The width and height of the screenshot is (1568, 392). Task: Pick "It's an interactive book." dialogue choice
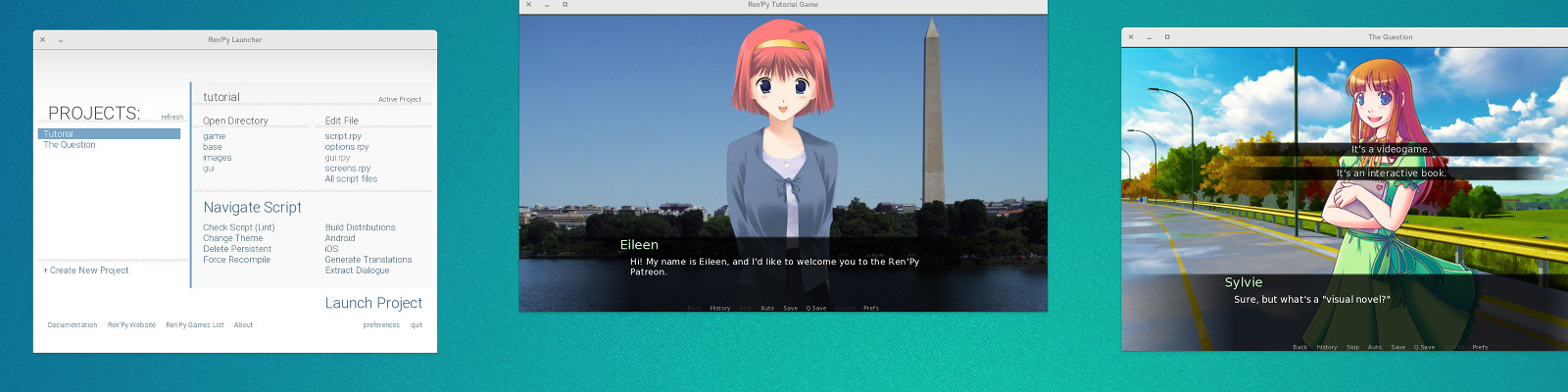tap(1391, 173)
